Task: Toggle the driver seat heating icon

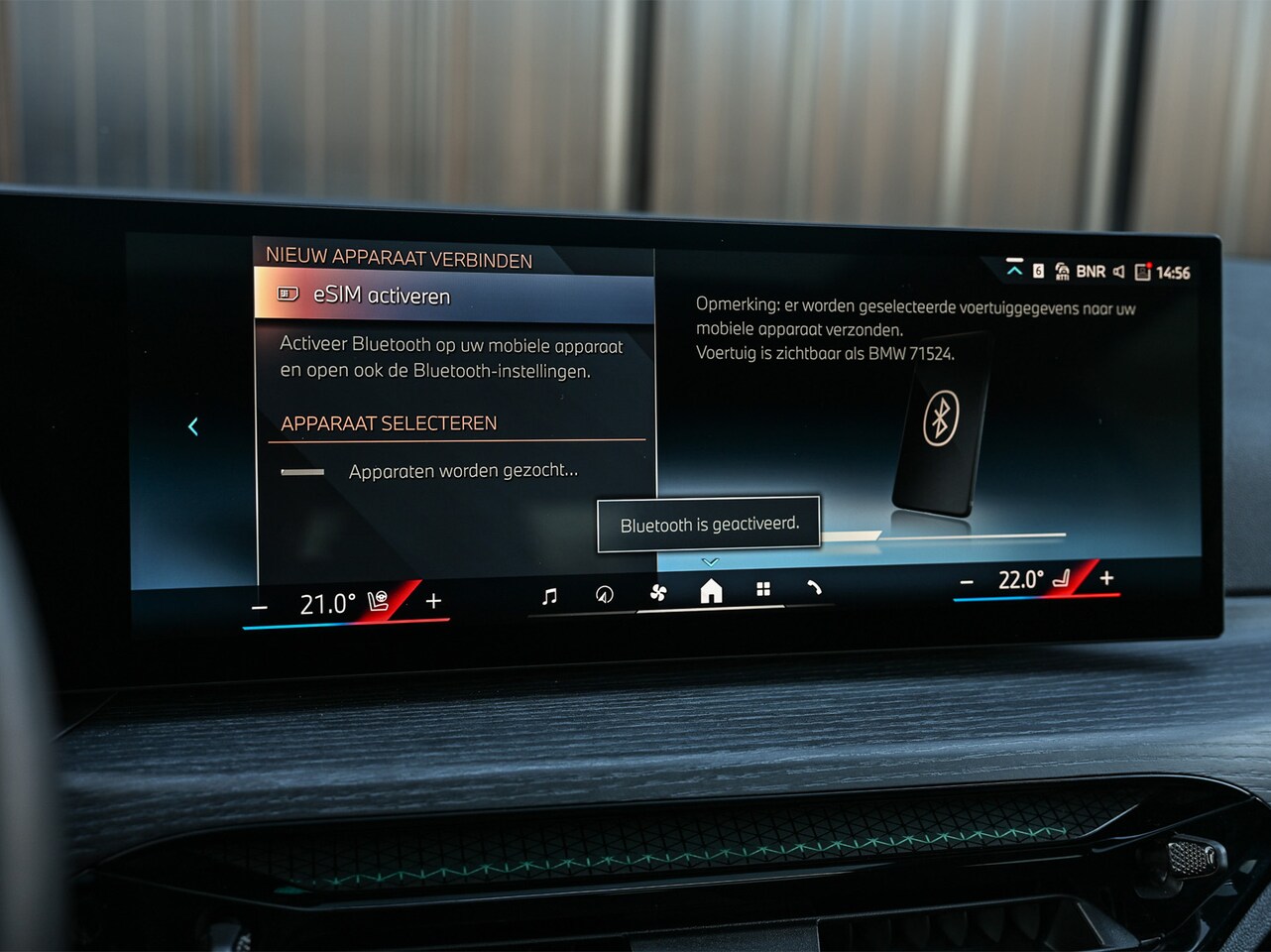Action: 379,601
